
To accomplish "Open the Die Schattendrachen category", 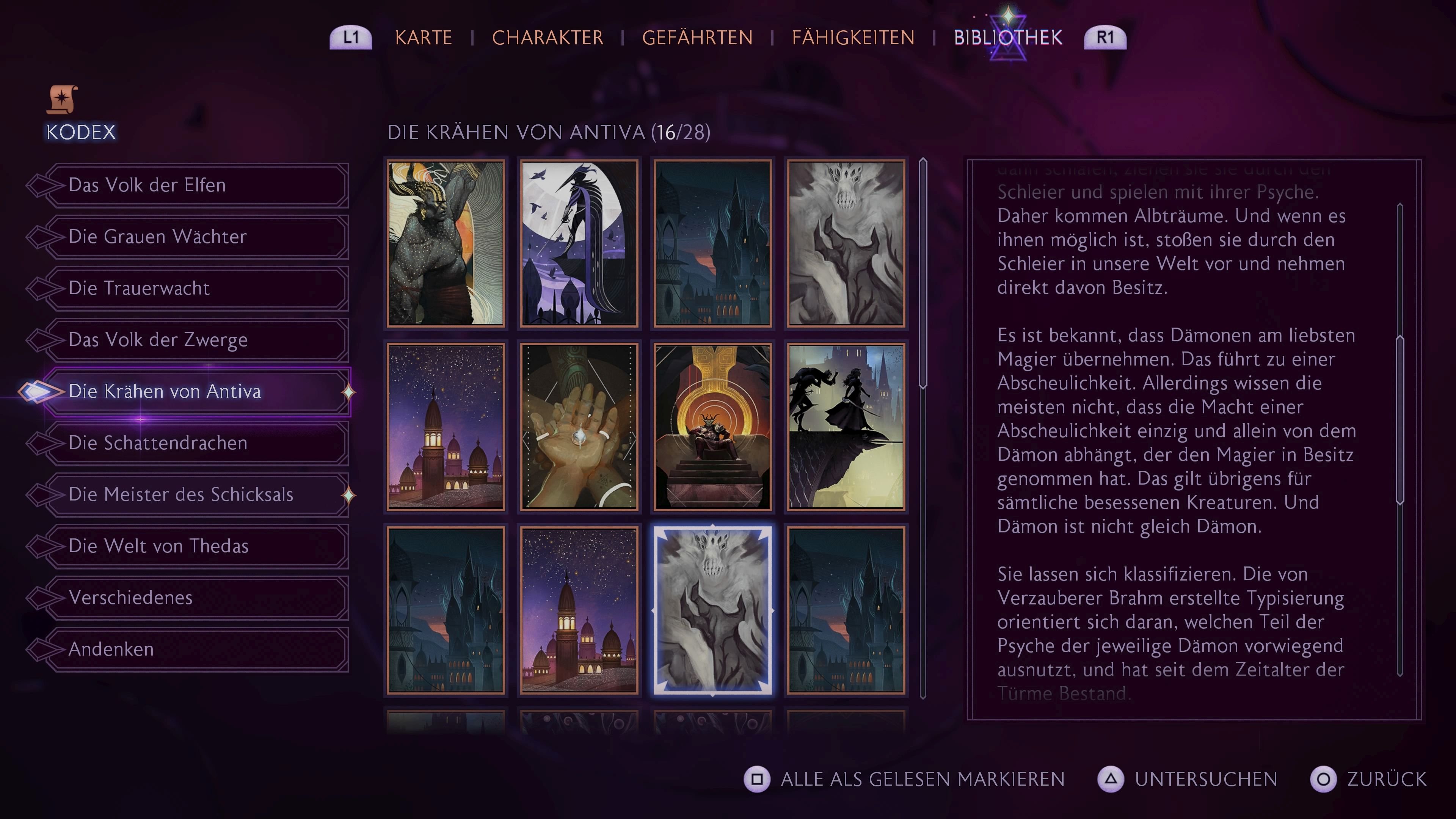I will (158, 443).
